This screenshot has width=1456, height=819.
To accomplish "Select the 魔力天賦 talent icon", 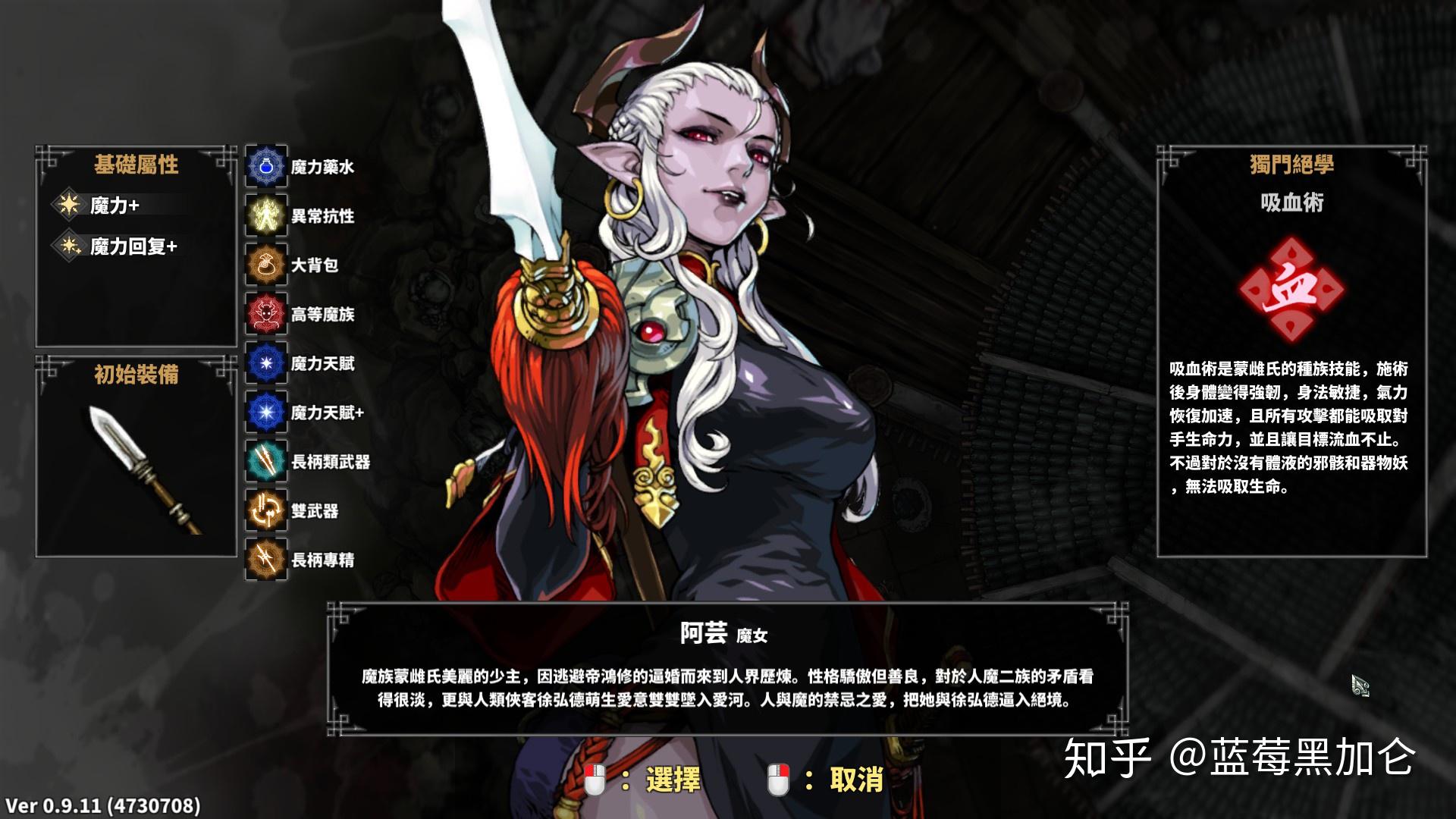I will [265, 364].
